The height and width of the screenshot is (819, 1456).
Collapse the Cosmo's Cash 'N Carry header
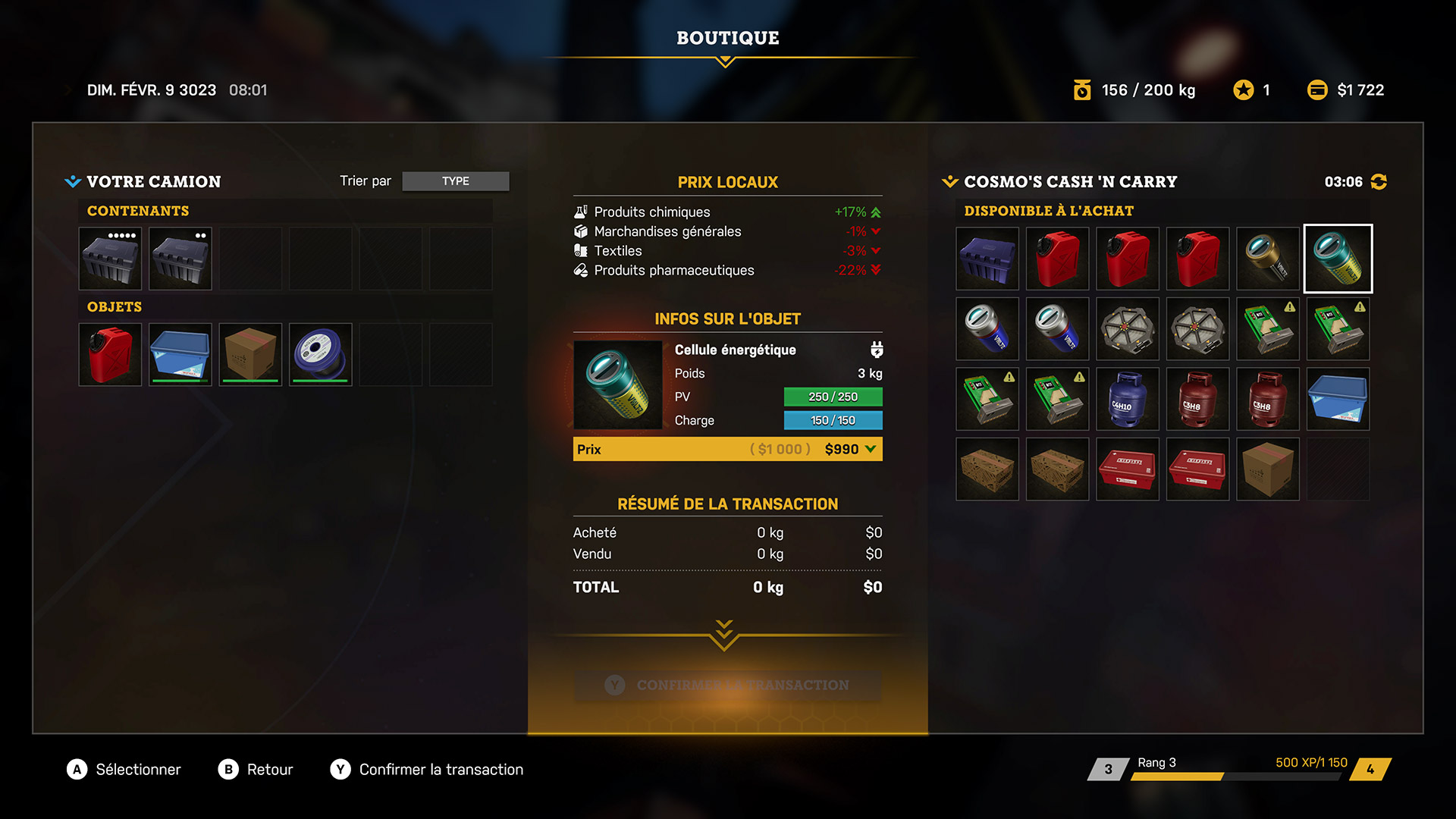point(949,182)
